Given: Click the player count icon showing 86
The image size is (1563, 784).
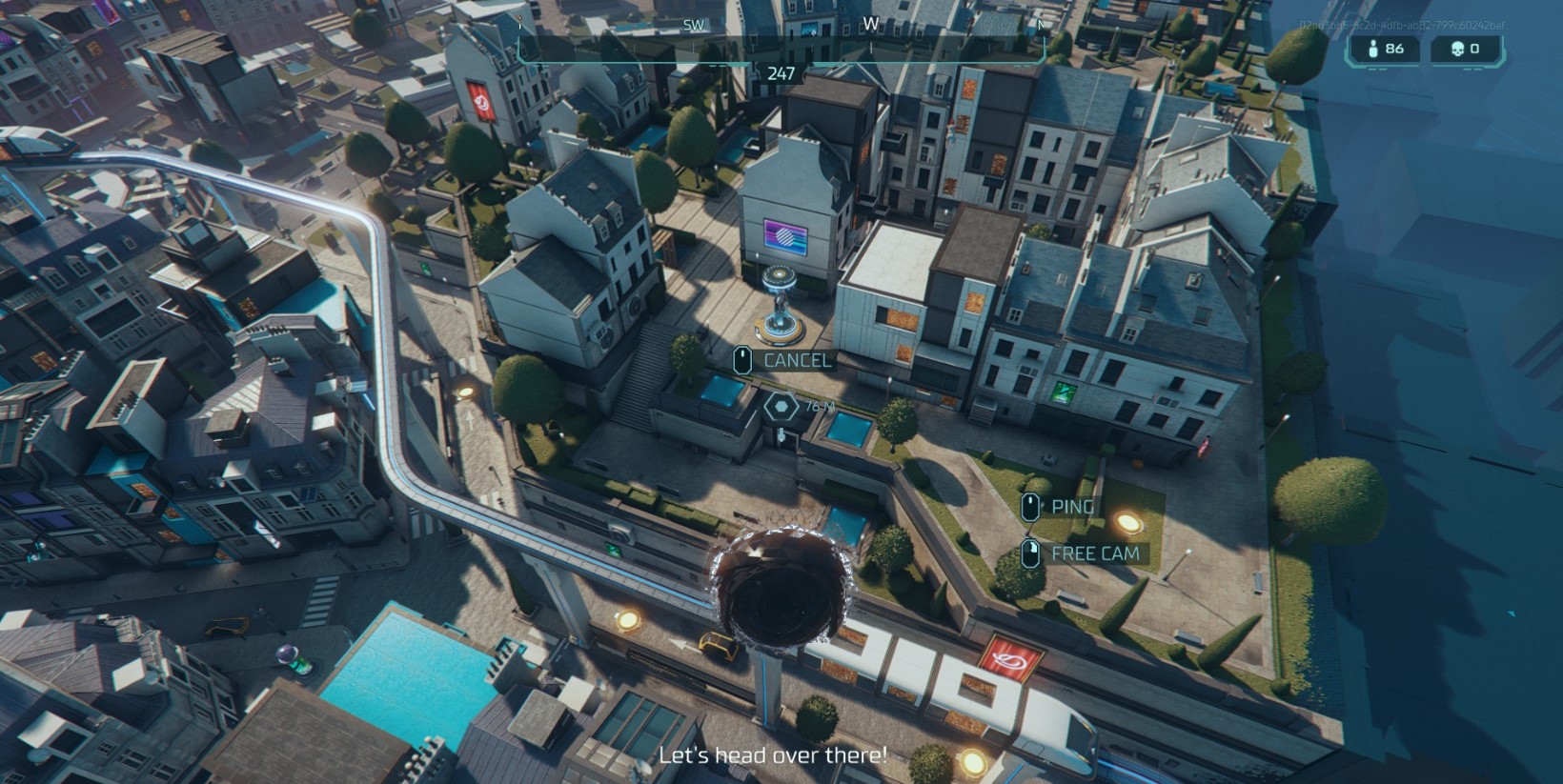Looking at the screenshot, I should click(x=1372, y=50).
